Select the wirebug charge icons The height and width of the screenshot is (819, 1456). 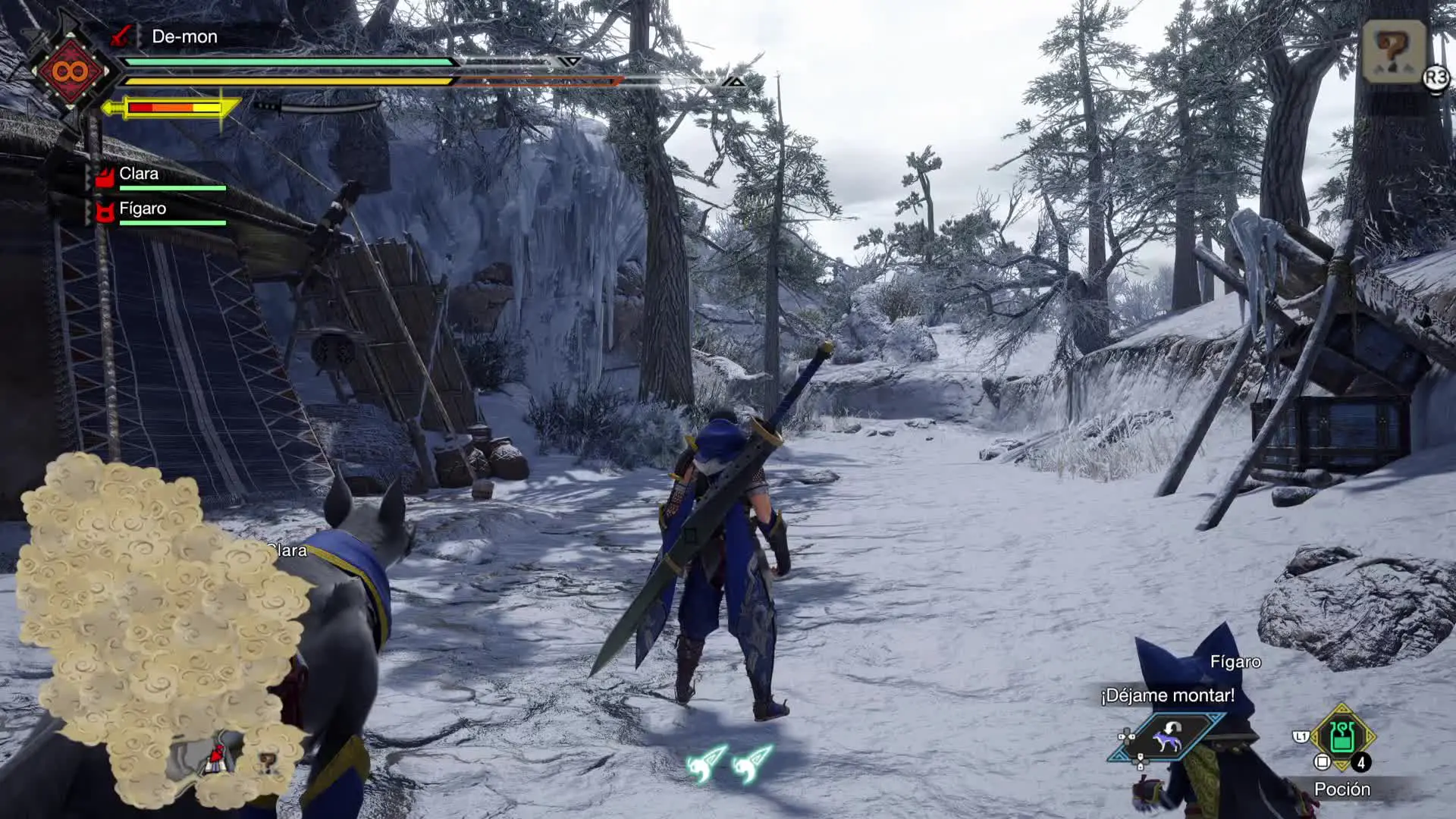(730, 763)
